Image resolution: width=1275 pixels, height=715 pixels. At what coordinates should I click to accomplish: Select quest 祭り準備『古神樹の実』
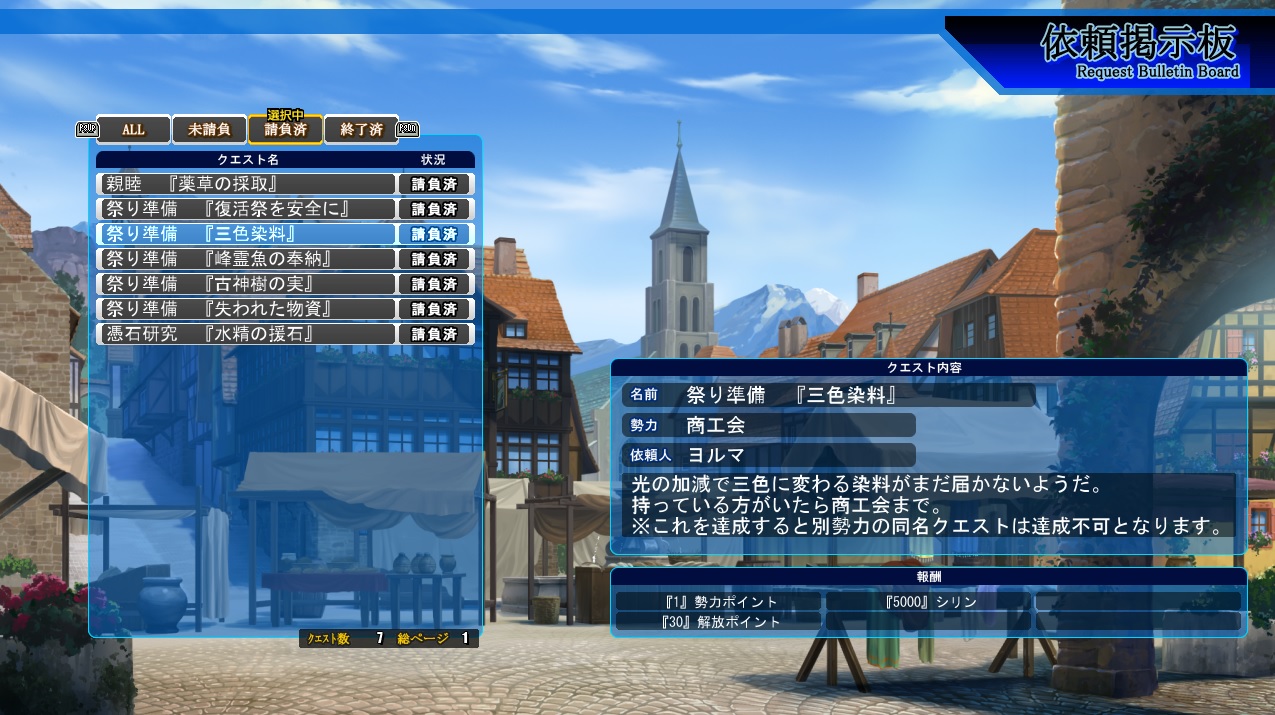coord(246,284)
